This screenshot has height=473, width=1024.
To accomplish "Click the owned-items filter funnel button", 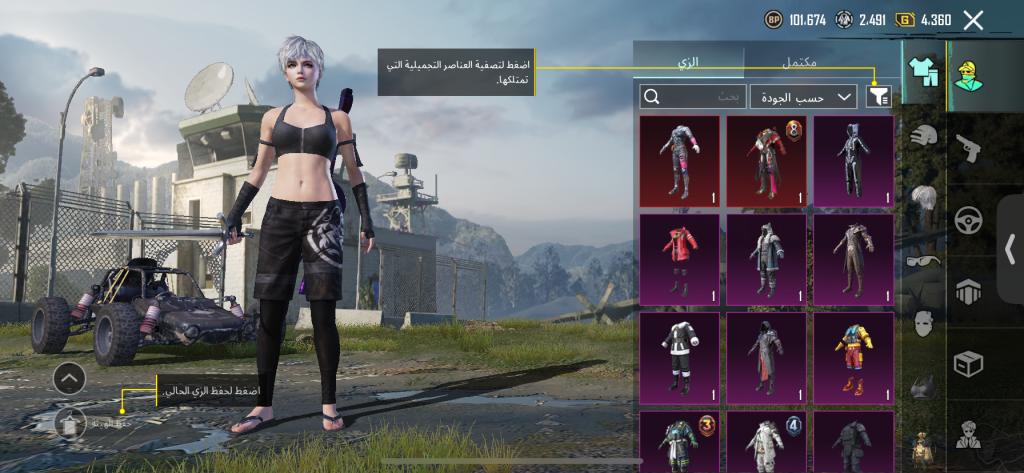I will pyautogui.click(x=879, y=96).
